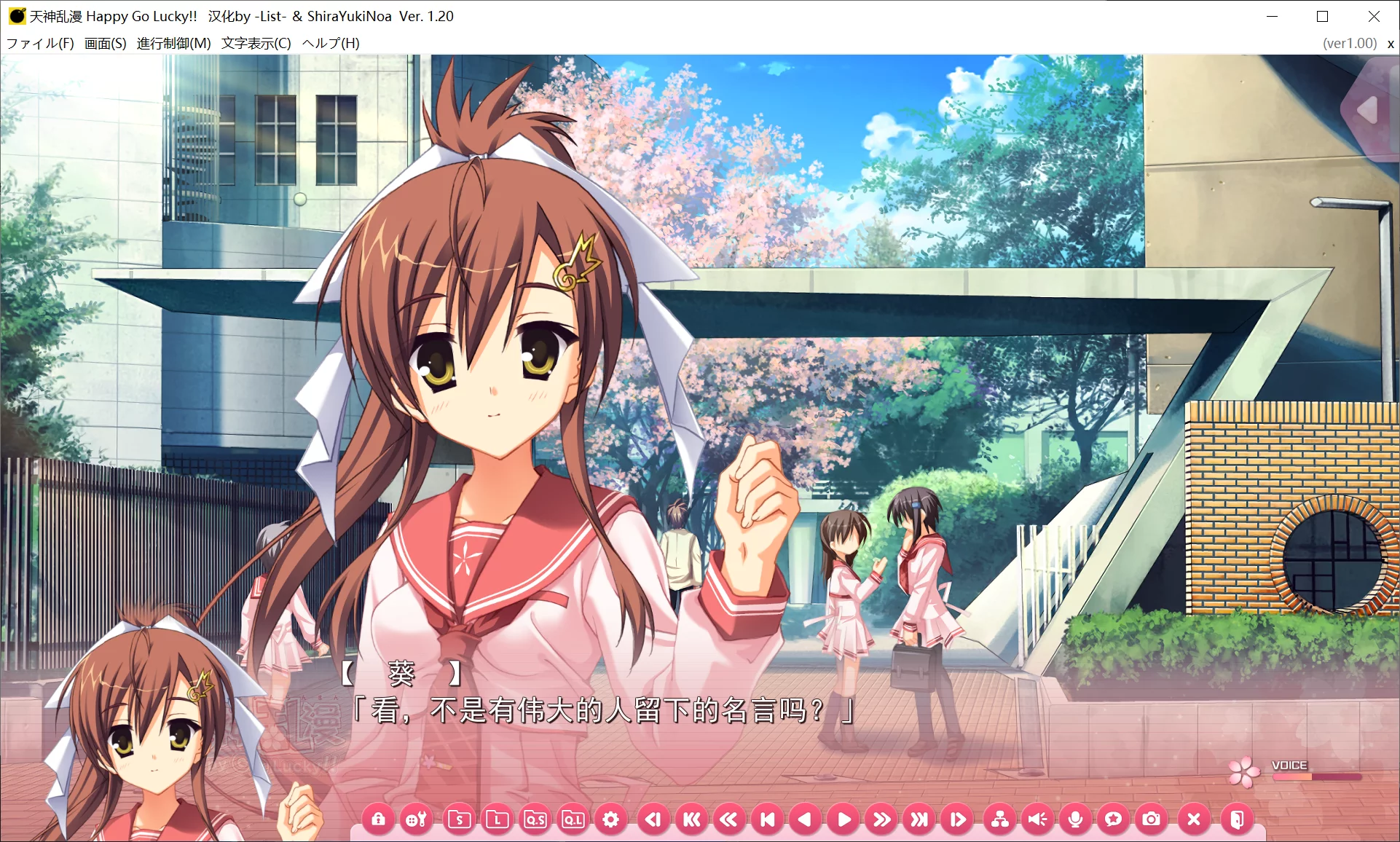This screenshot has height=842, width=1400.
Task: Start auto mode with the play button
Action: coord(845,819)
